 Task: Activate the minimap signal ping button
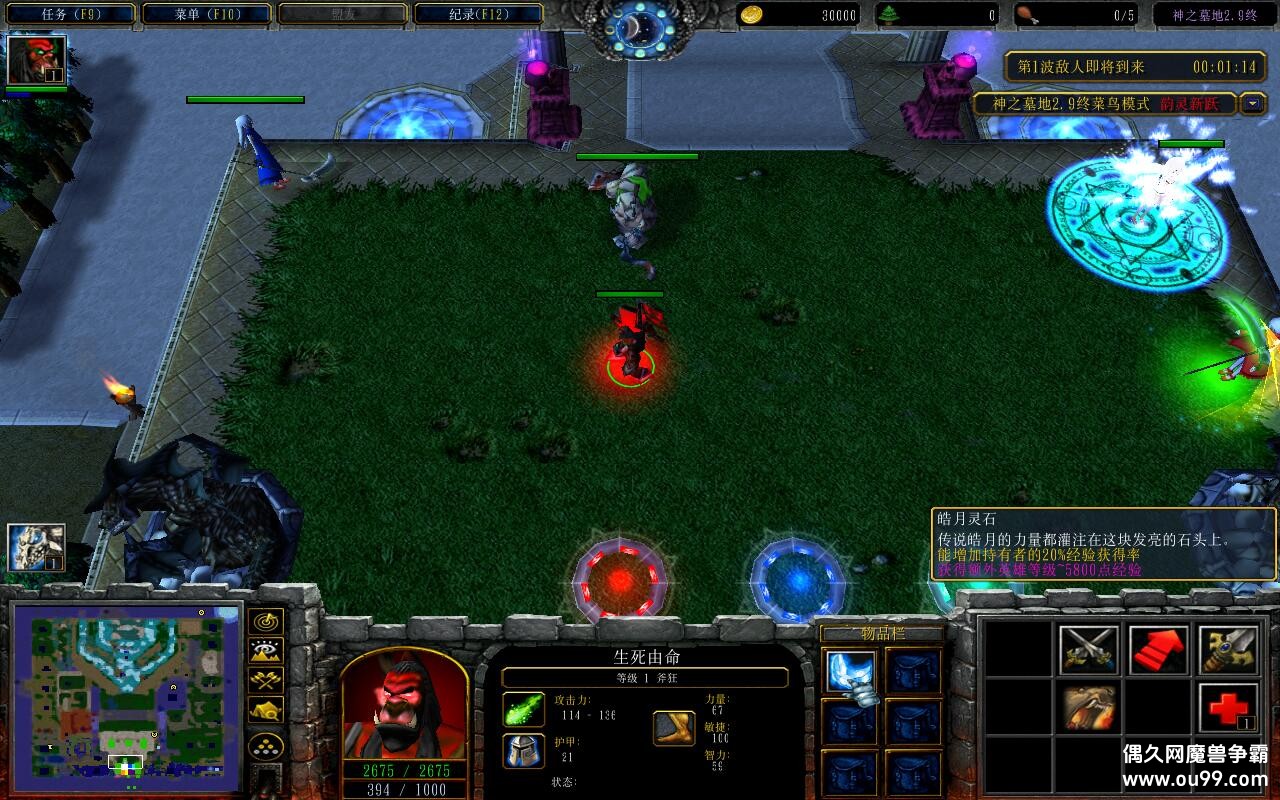(x=266, y=622)
